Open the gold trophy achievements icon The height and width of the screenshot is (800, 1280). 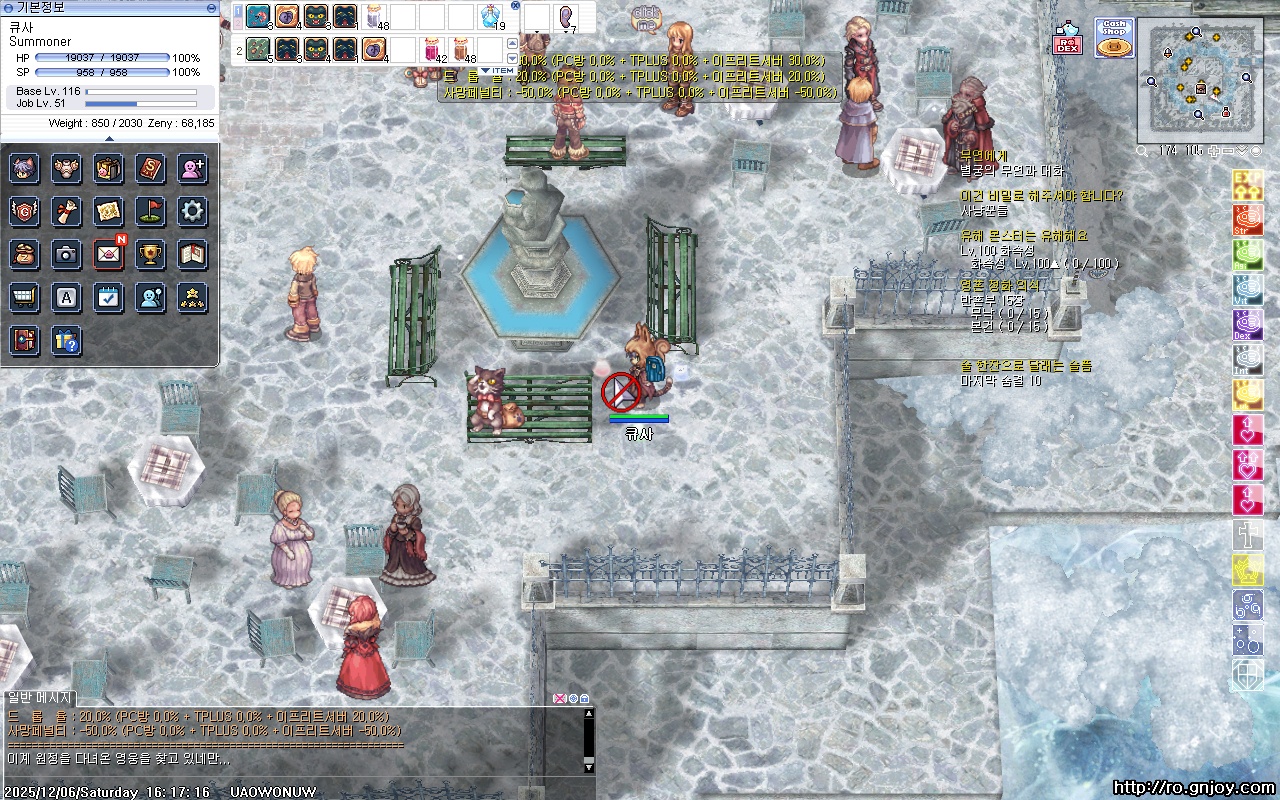point(151,254)
